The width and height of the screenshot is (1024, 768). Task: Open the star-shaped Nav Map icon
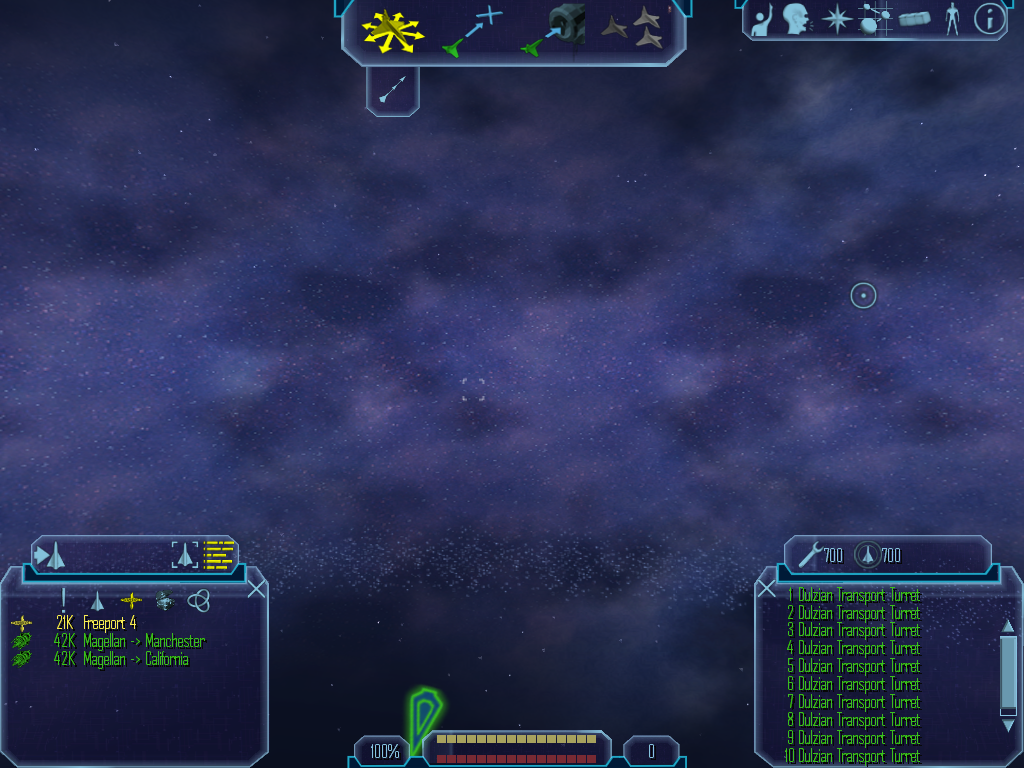pyautogui.click(x=835, y=19)
